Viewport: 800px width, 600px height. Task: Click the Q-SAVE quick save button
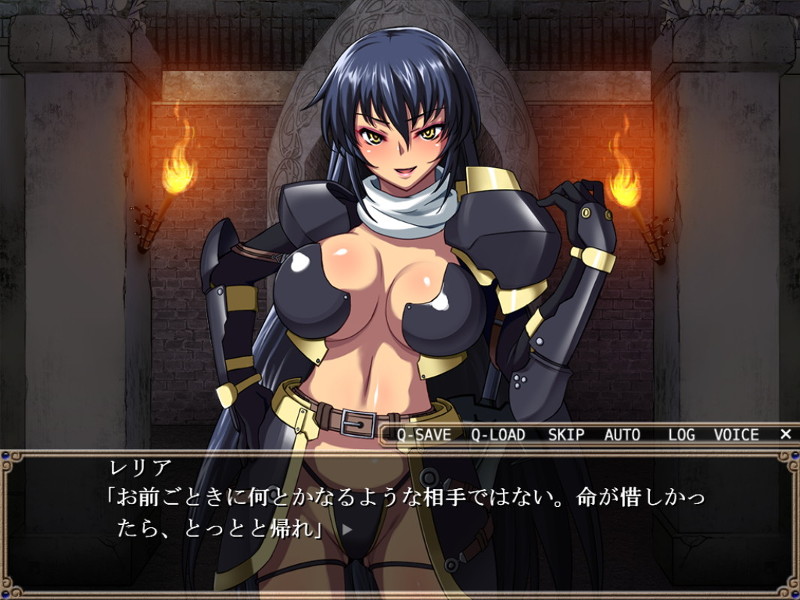(423, 435)
